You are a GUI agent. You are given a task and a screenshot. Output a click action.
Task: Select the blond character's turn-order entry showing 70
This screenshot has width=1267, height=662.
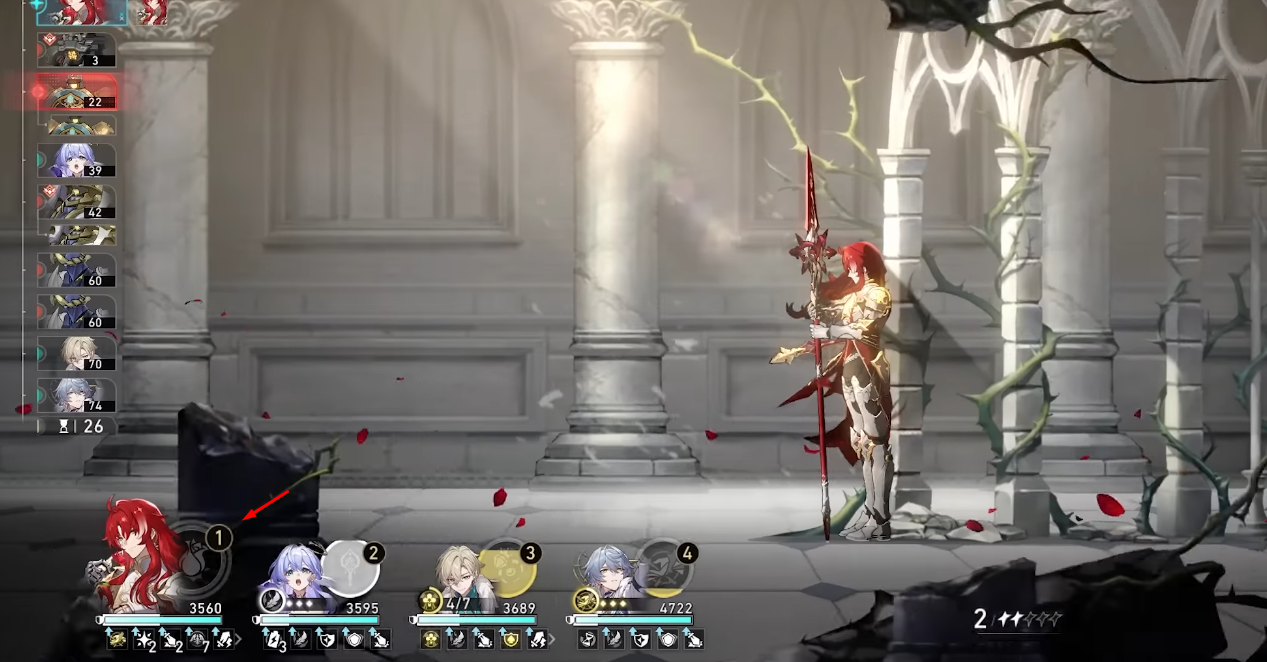click(x=76, y=353)
